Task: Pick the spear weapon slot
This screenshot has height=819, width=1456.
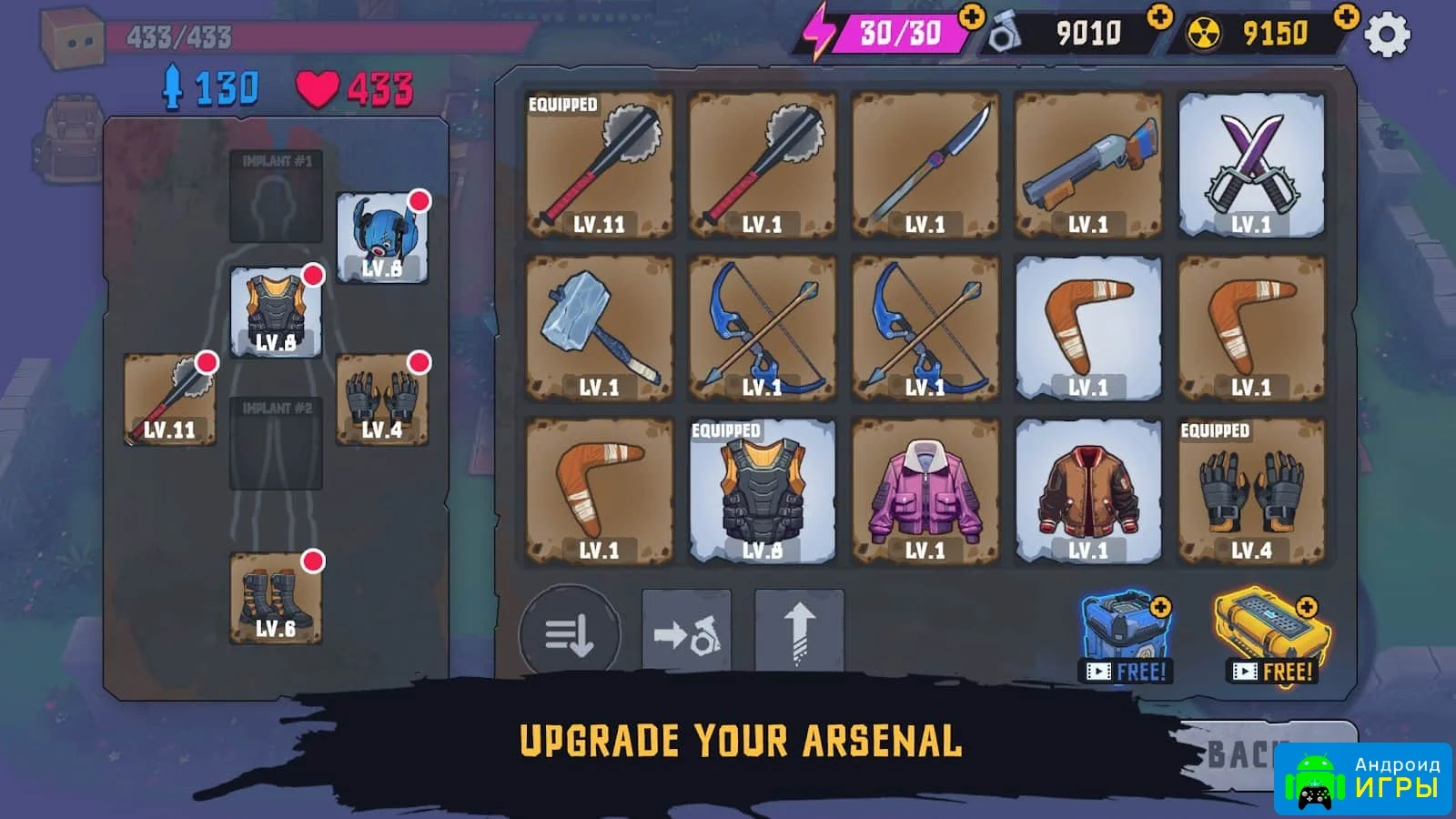Action: tap(925, 166)
